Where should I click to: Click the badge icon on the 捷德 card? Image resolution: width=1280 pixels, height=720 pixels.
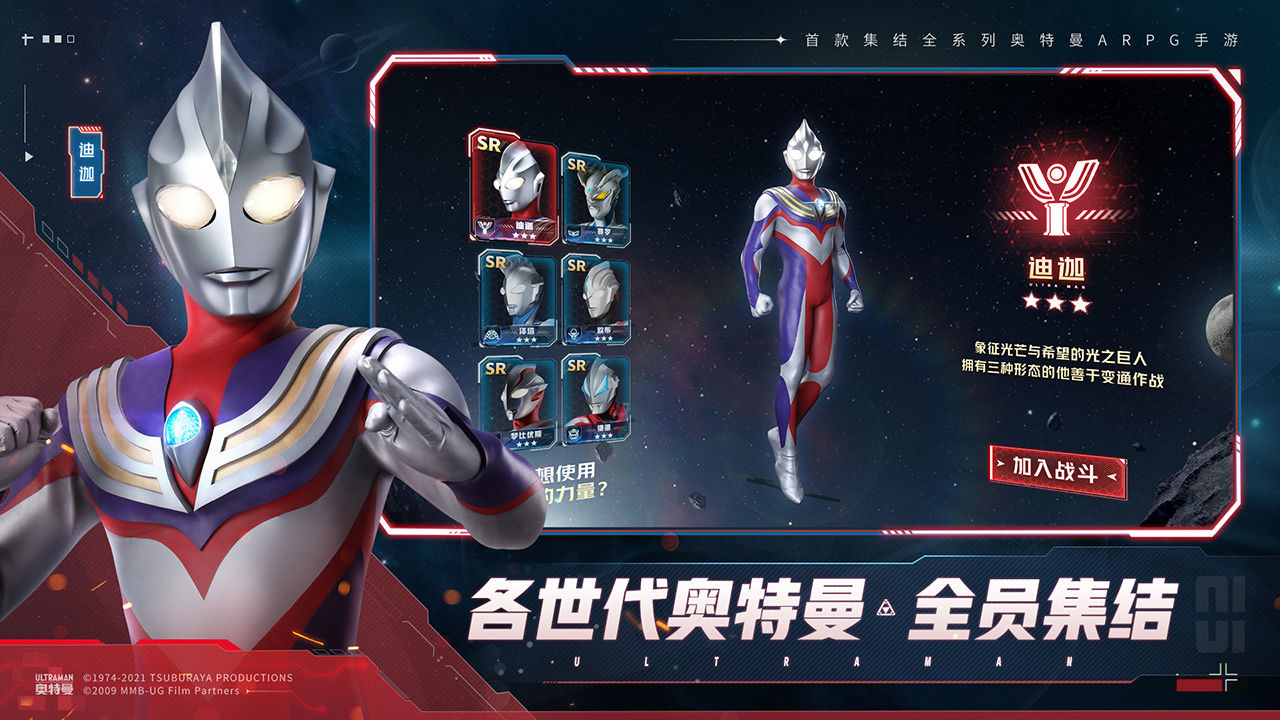tap(575, 432)
